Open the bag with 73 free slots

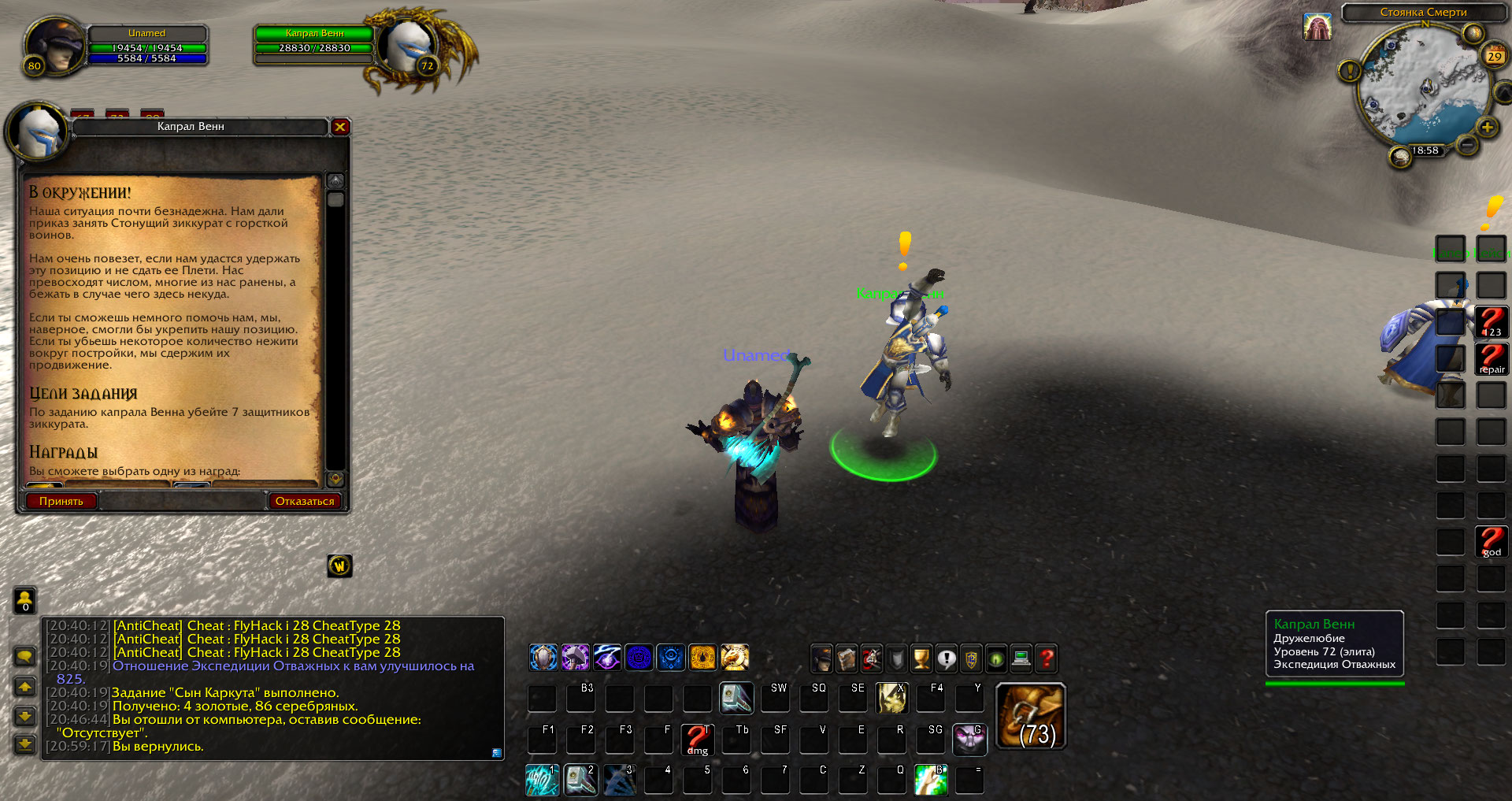pos(1031,716)
